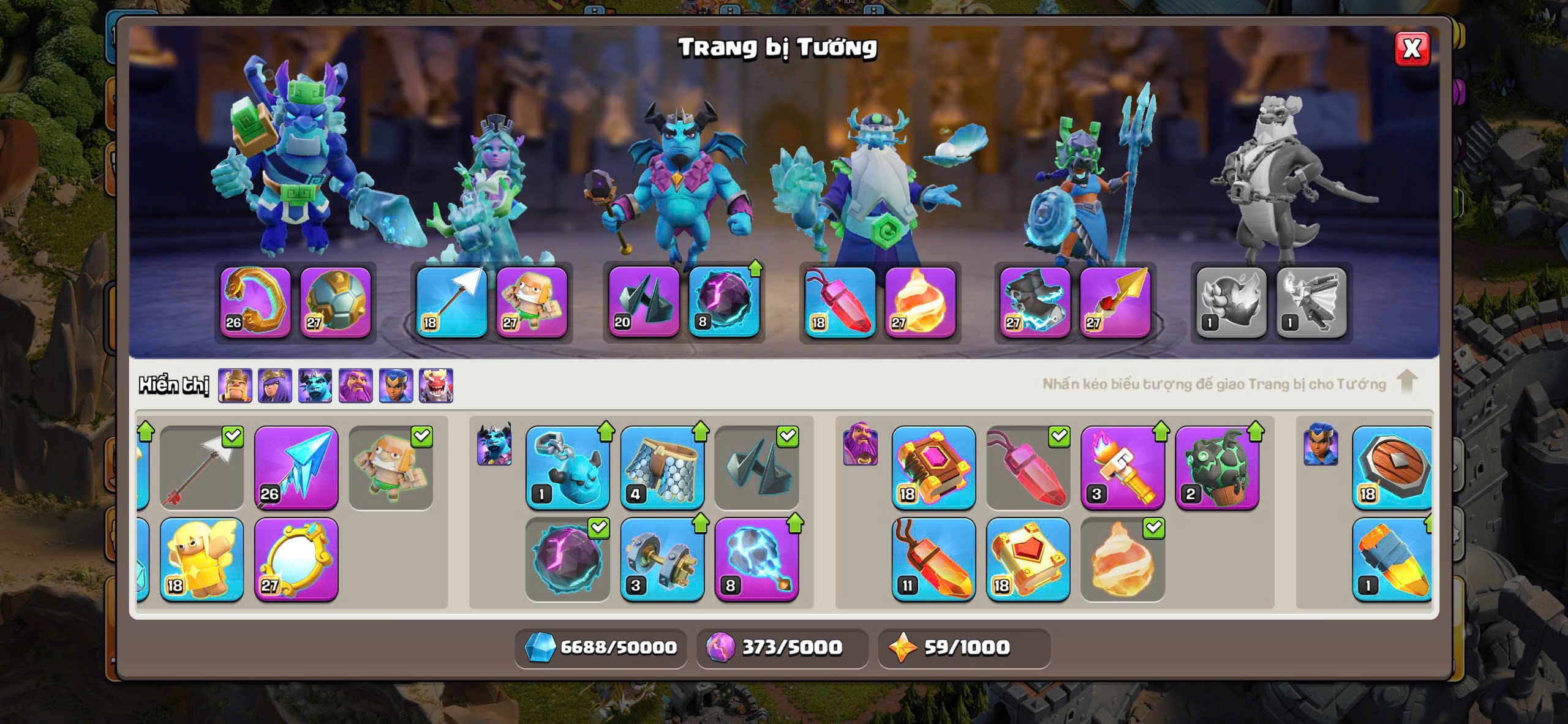This screenshot has width=1568, height=724.
Task: Select the Frozen Arrow in inventory
Action: (x=296, y=469)
